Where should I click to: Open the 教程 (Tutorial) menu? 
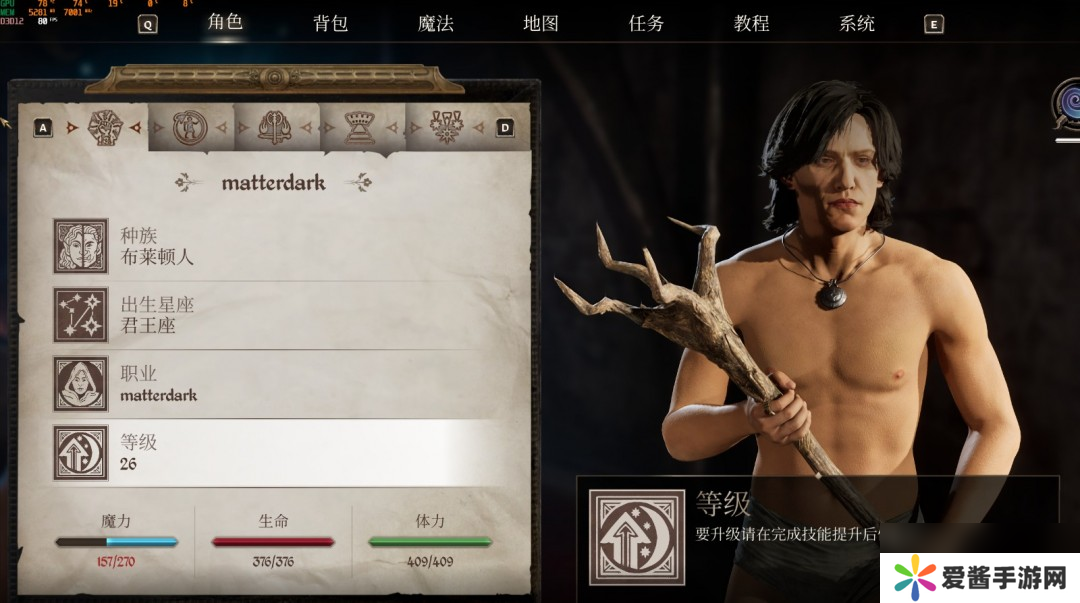tap(751, 24)
